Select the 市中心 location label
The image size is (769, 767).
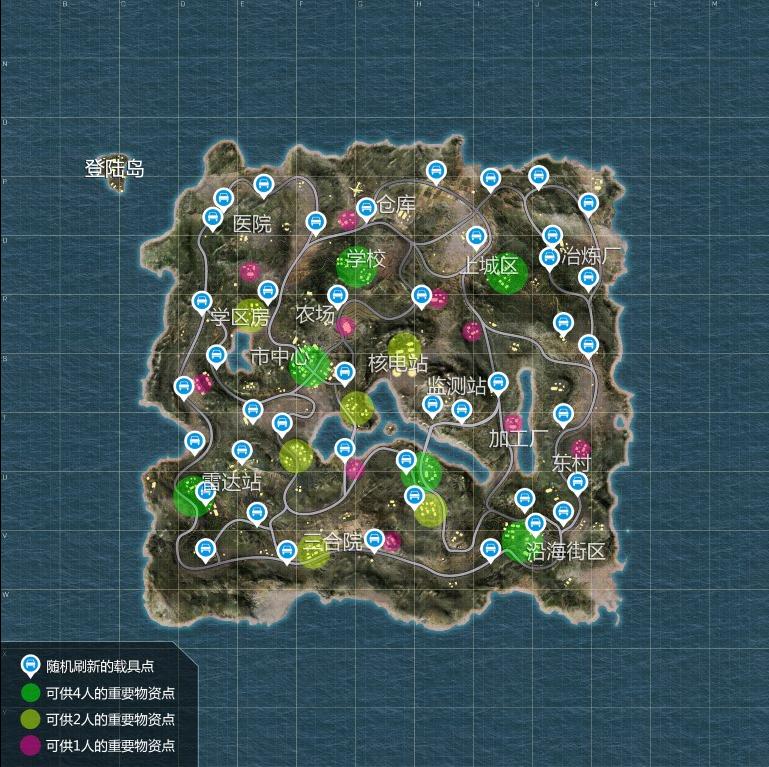click(275, 357)
